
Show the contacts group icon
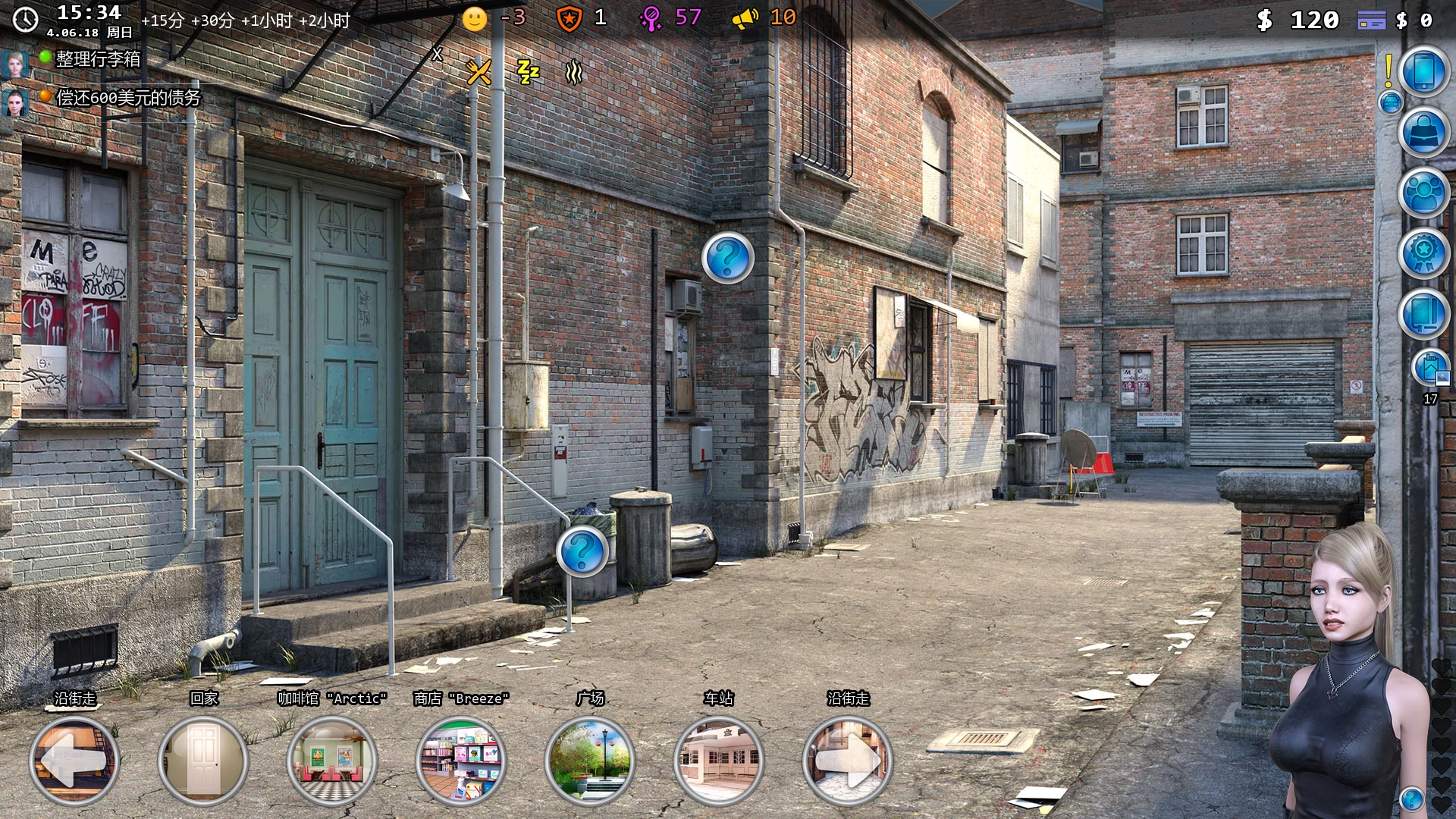tap(1423, 193)
